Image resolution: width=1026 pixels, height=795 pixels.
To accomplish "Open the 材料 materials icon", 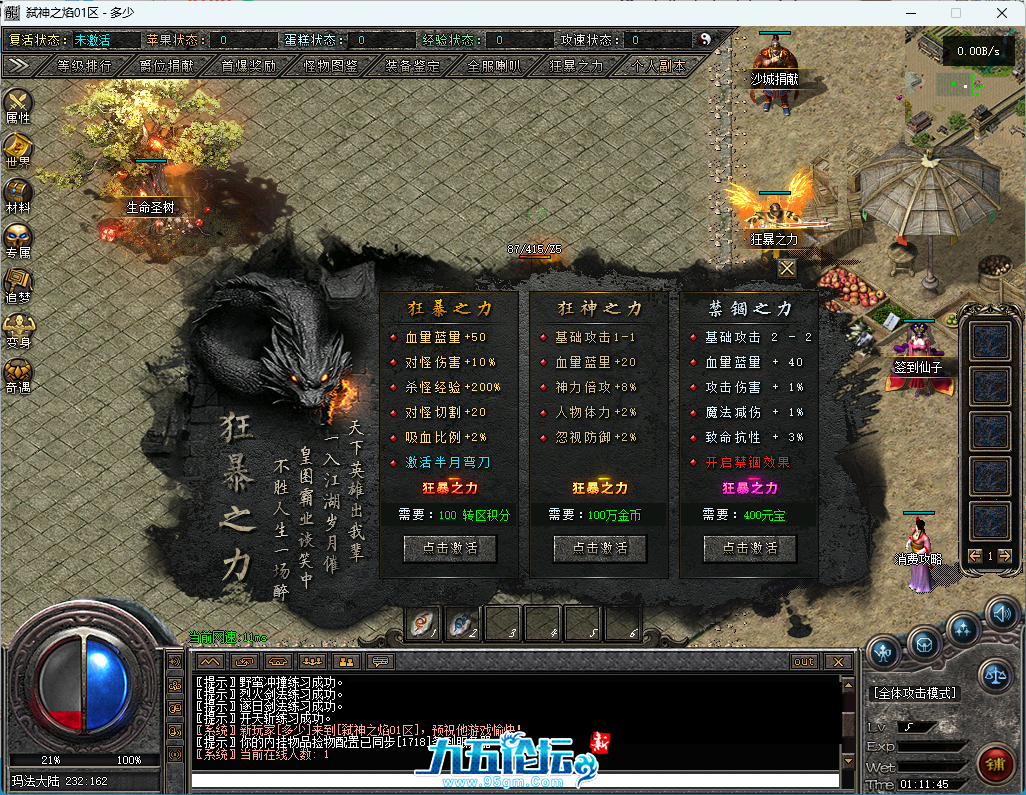I will (x=18, y=193).
